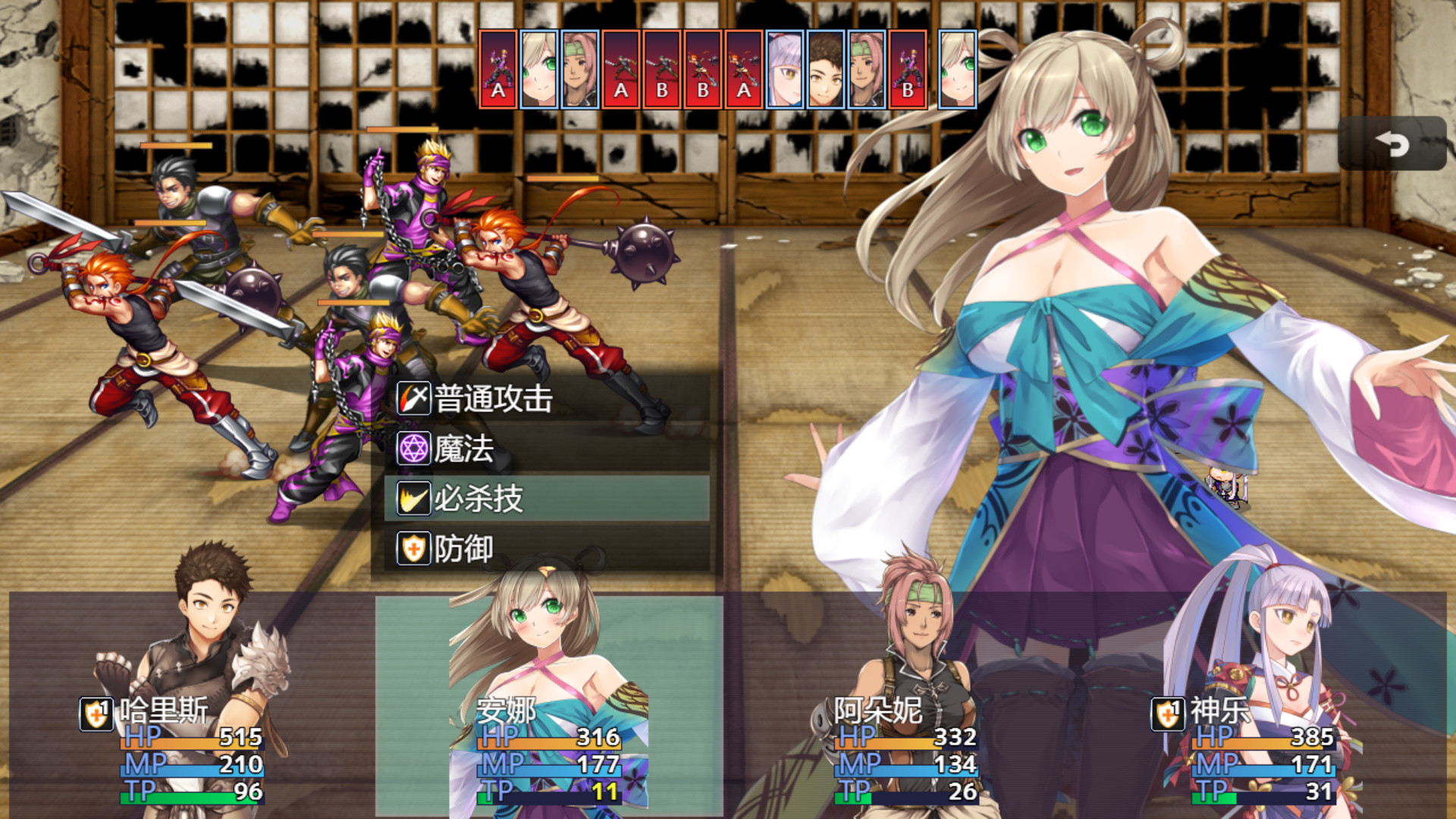Open the 魔法 magic command icon
This screenshot has width=1456, height=819.
point(413,448)
